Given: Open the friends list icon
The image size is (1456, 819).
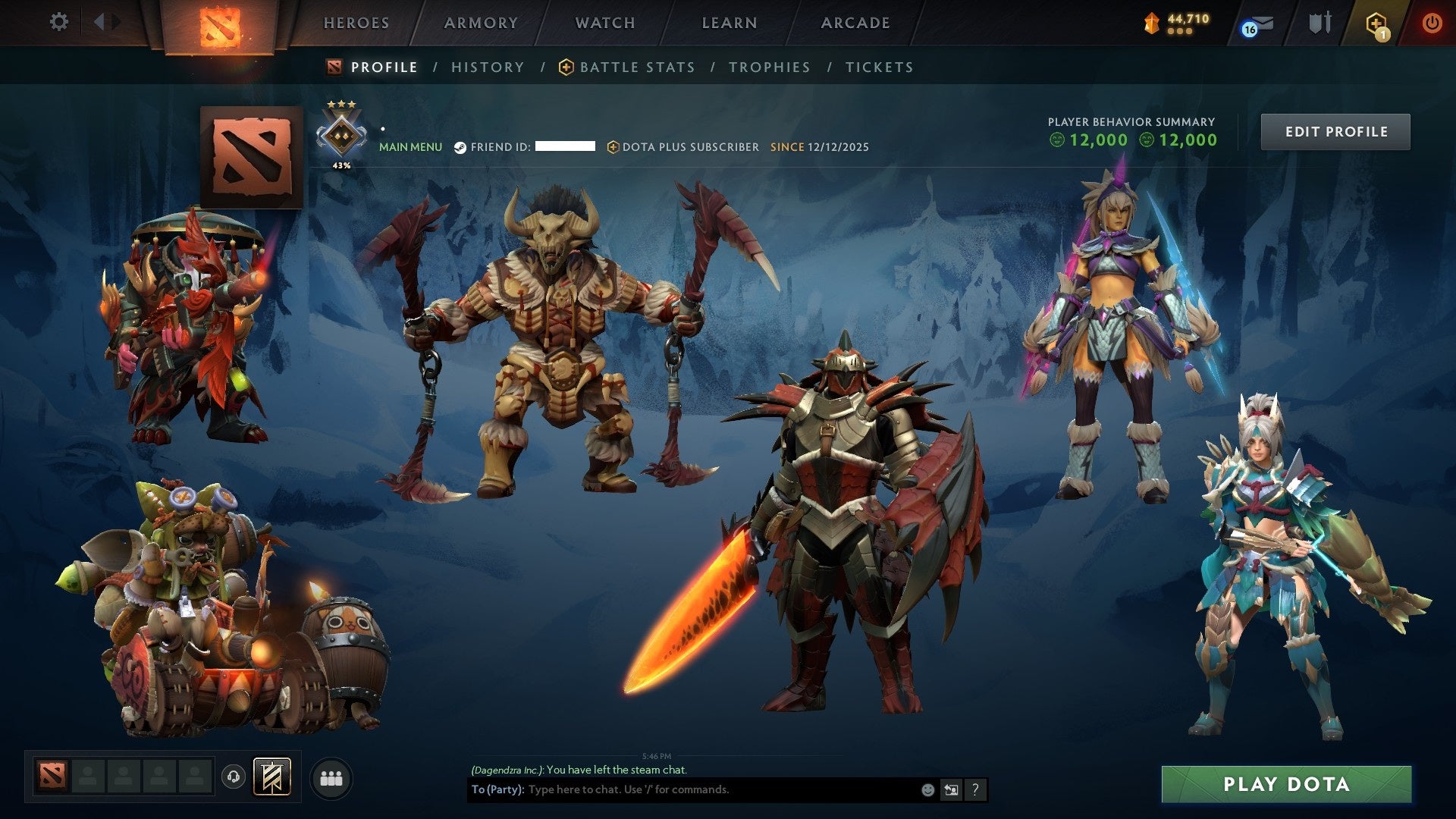Looking at the screenshot, I should click(x=330, y=778).
